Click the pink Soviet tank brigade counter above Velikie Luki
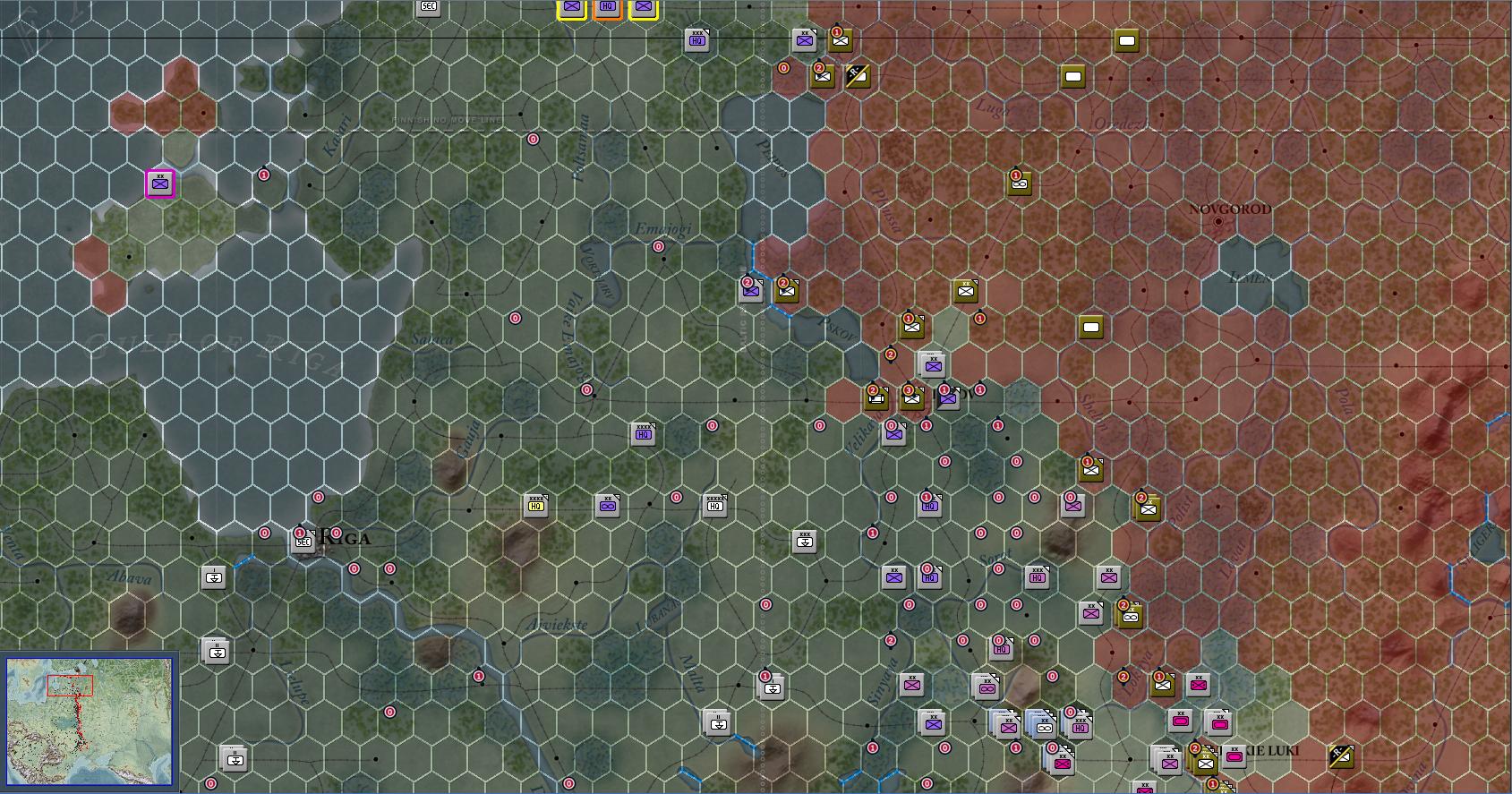 pos(1198,686)
